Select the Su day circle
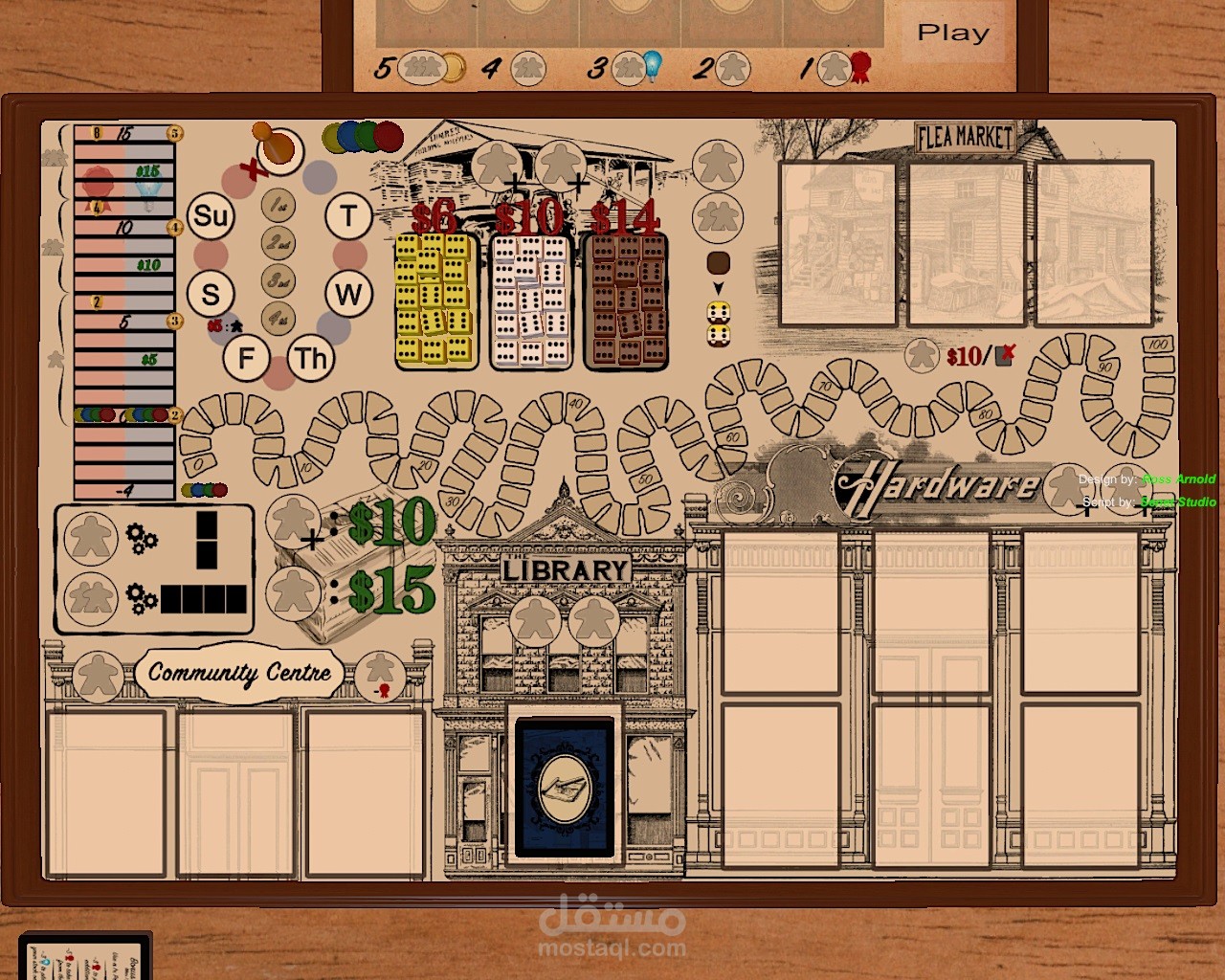 (x=211, y=216)
